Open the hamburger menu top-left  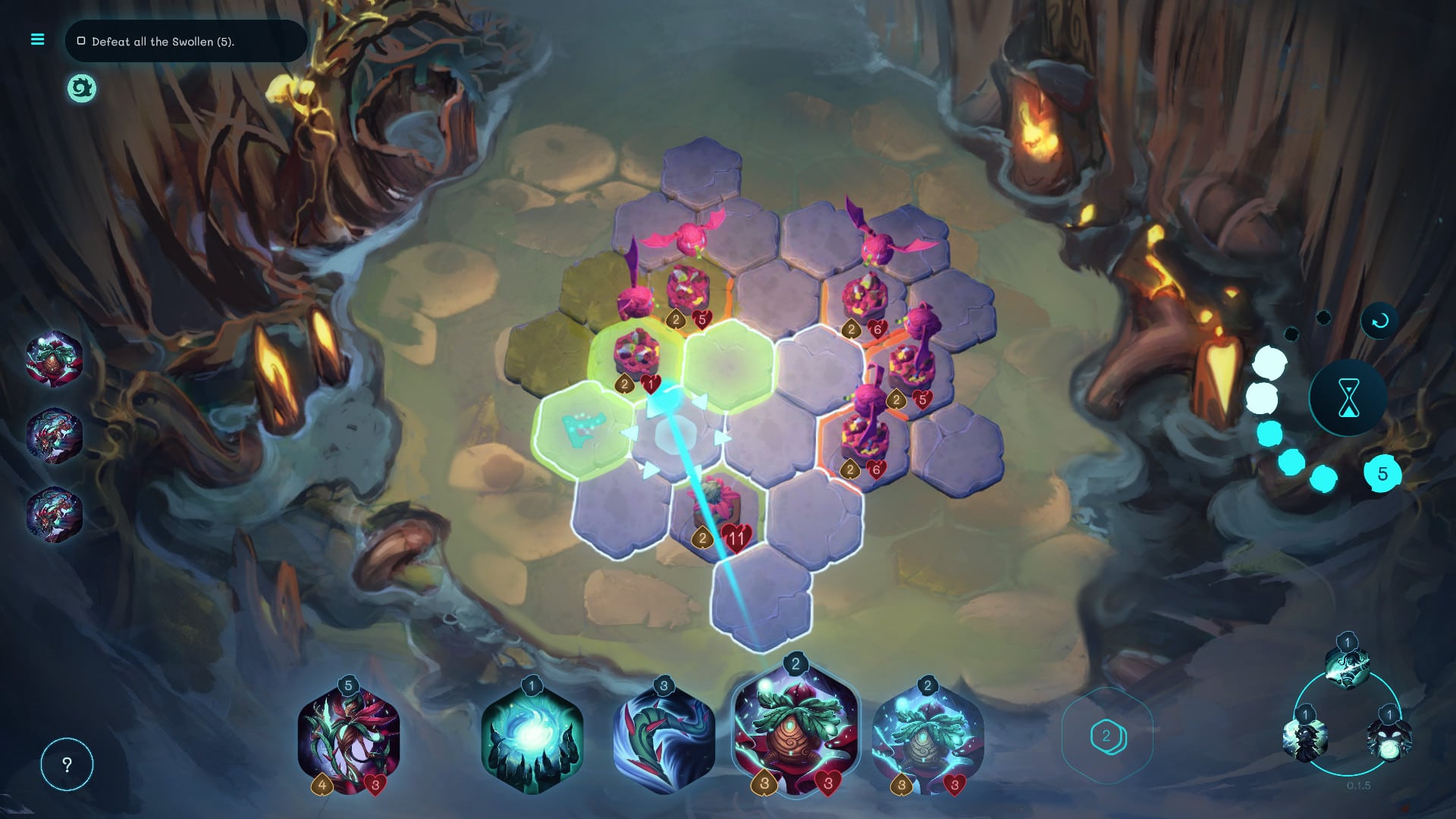(36, 39)
